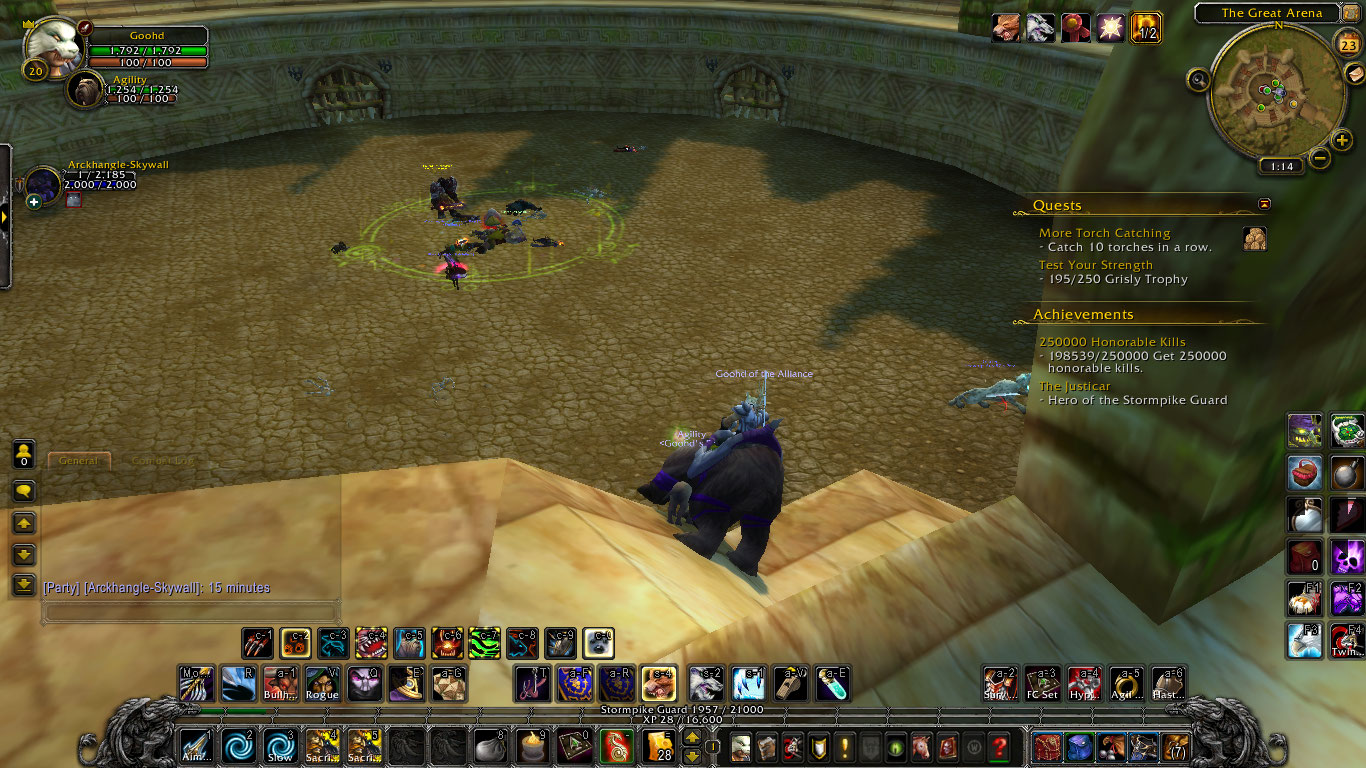Switch to the General chat tab
This screenshot has height=768, width=1366.
[x=78, y=461]
